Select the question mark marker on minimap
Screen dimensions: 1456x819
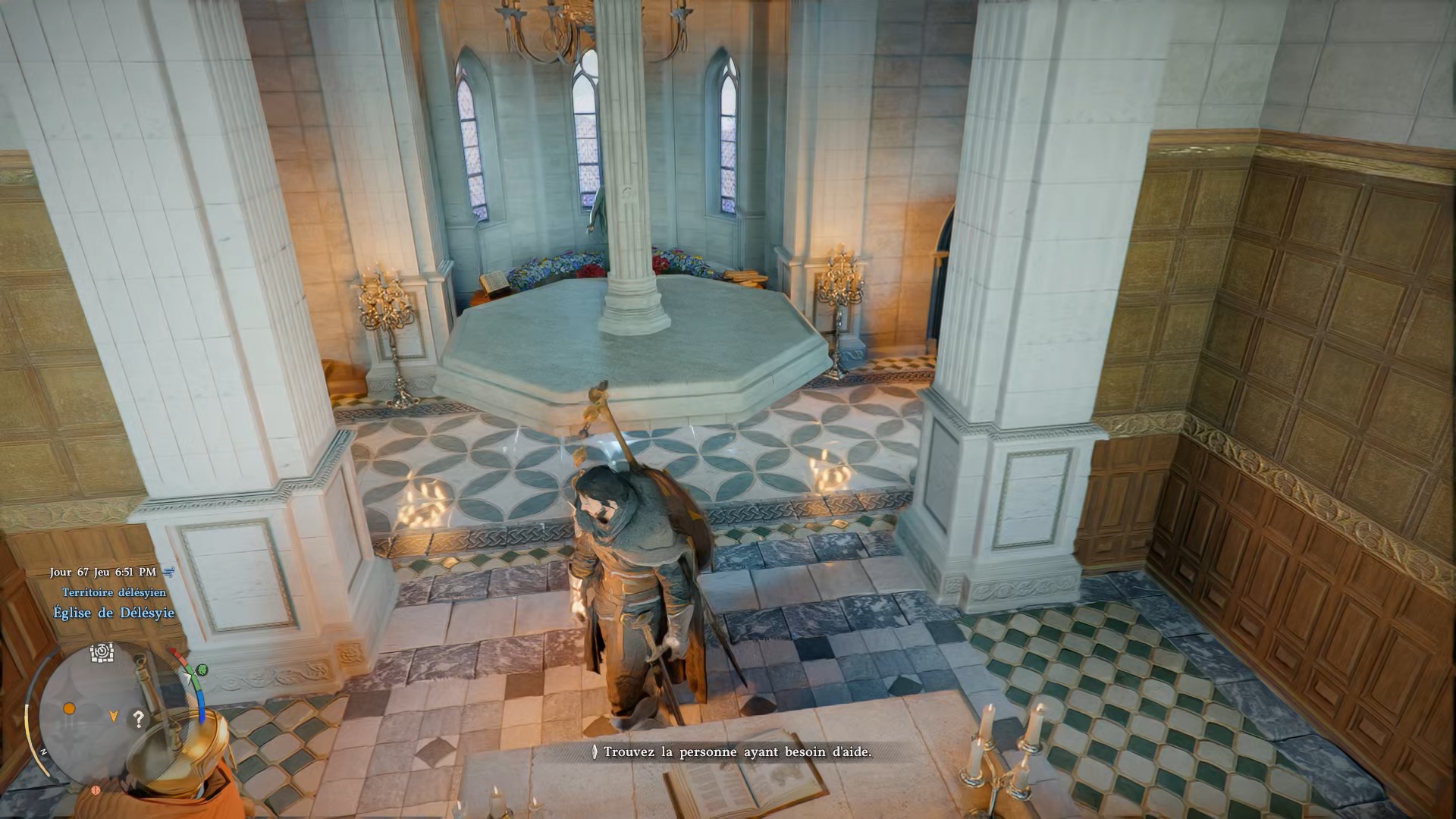[138, 718]
